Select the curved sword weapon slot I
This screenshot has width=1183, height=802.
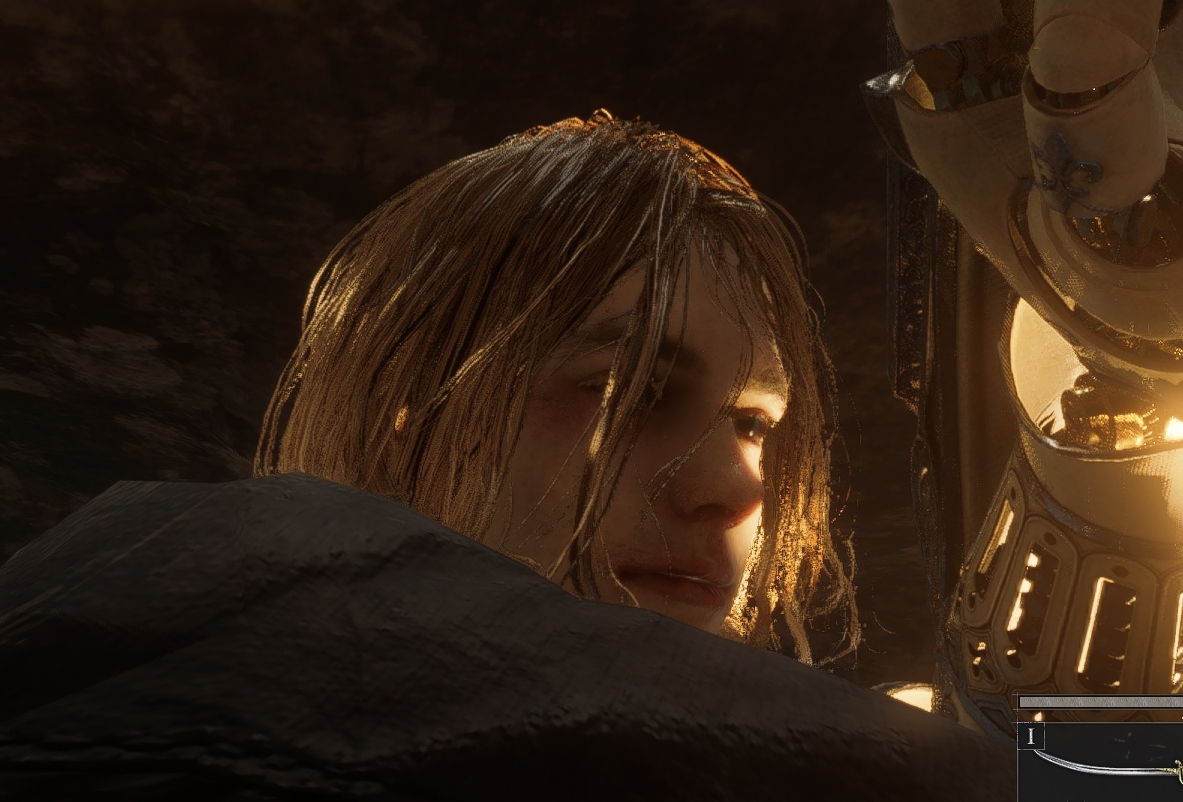[x=1102, y=759]
